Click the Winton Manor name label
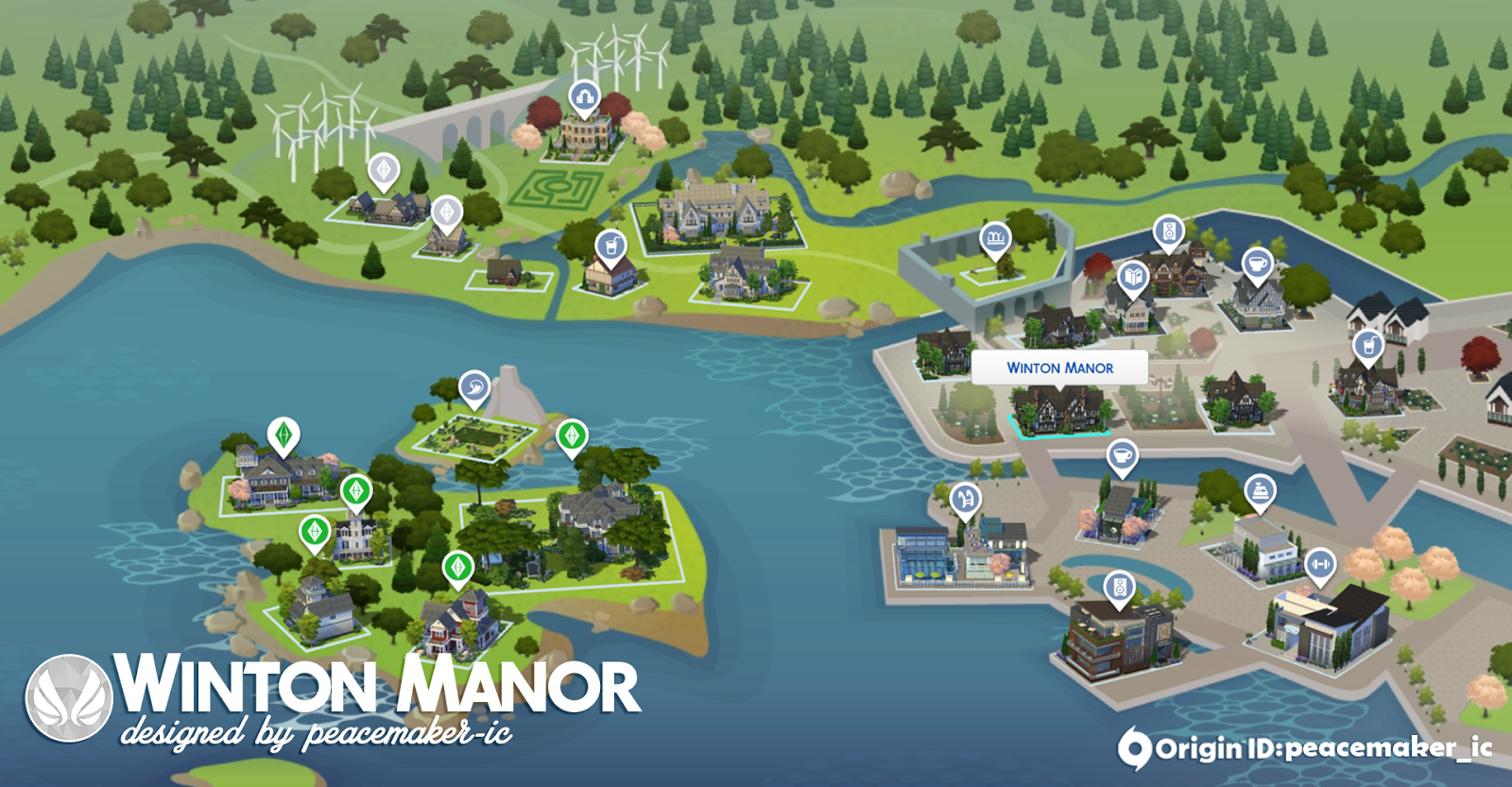 1061,368
